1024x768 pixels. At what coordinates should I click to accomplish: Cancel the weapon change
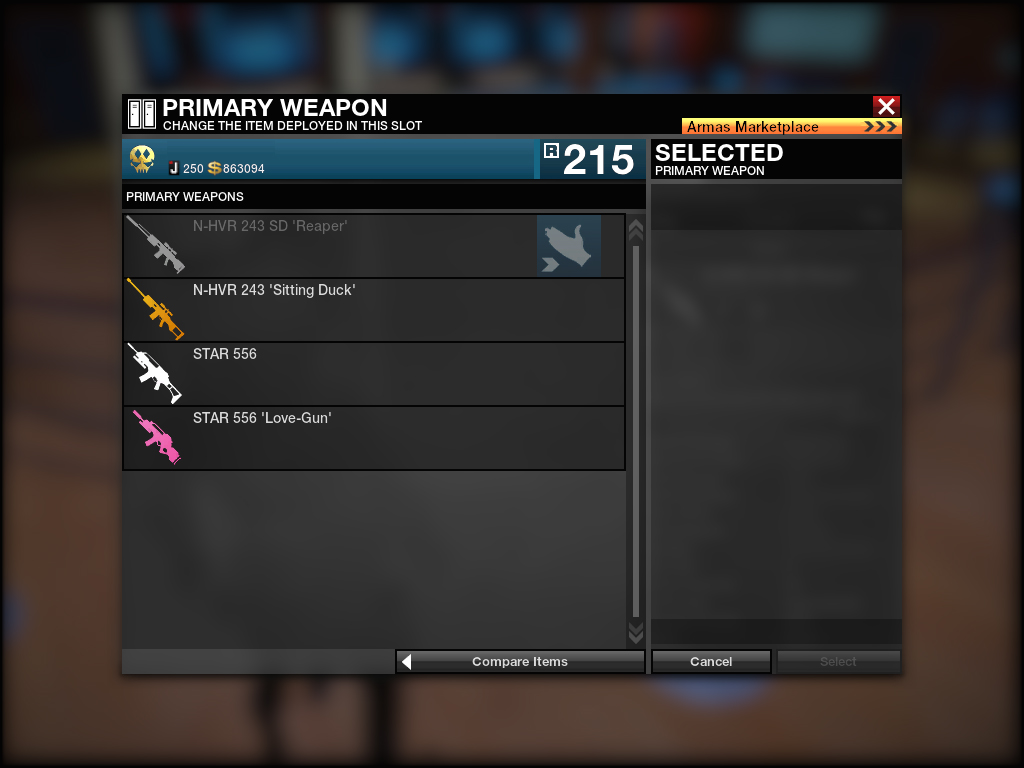pos(711,662)
